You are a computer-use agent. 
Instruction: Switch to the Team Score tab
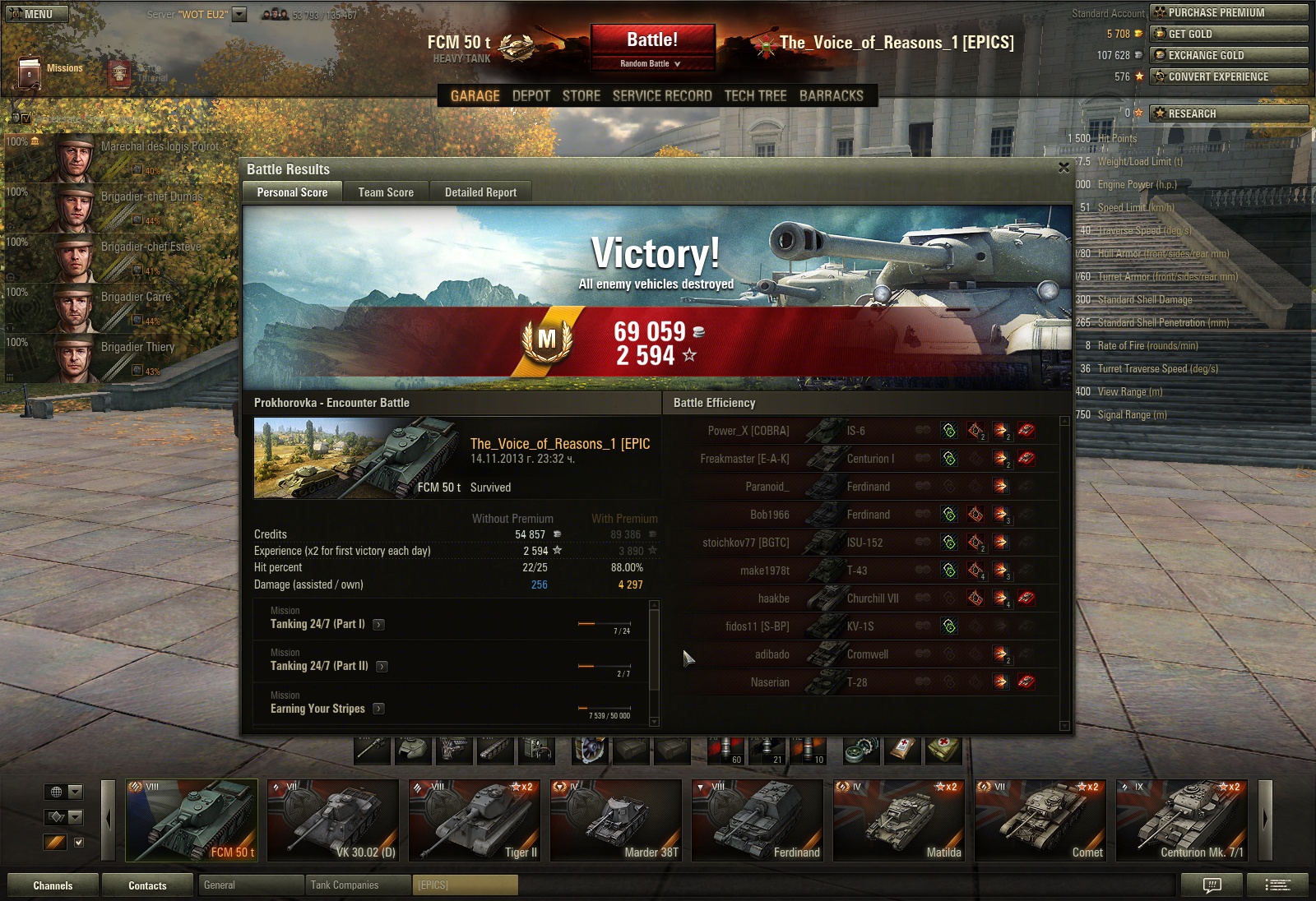[386, 192]
